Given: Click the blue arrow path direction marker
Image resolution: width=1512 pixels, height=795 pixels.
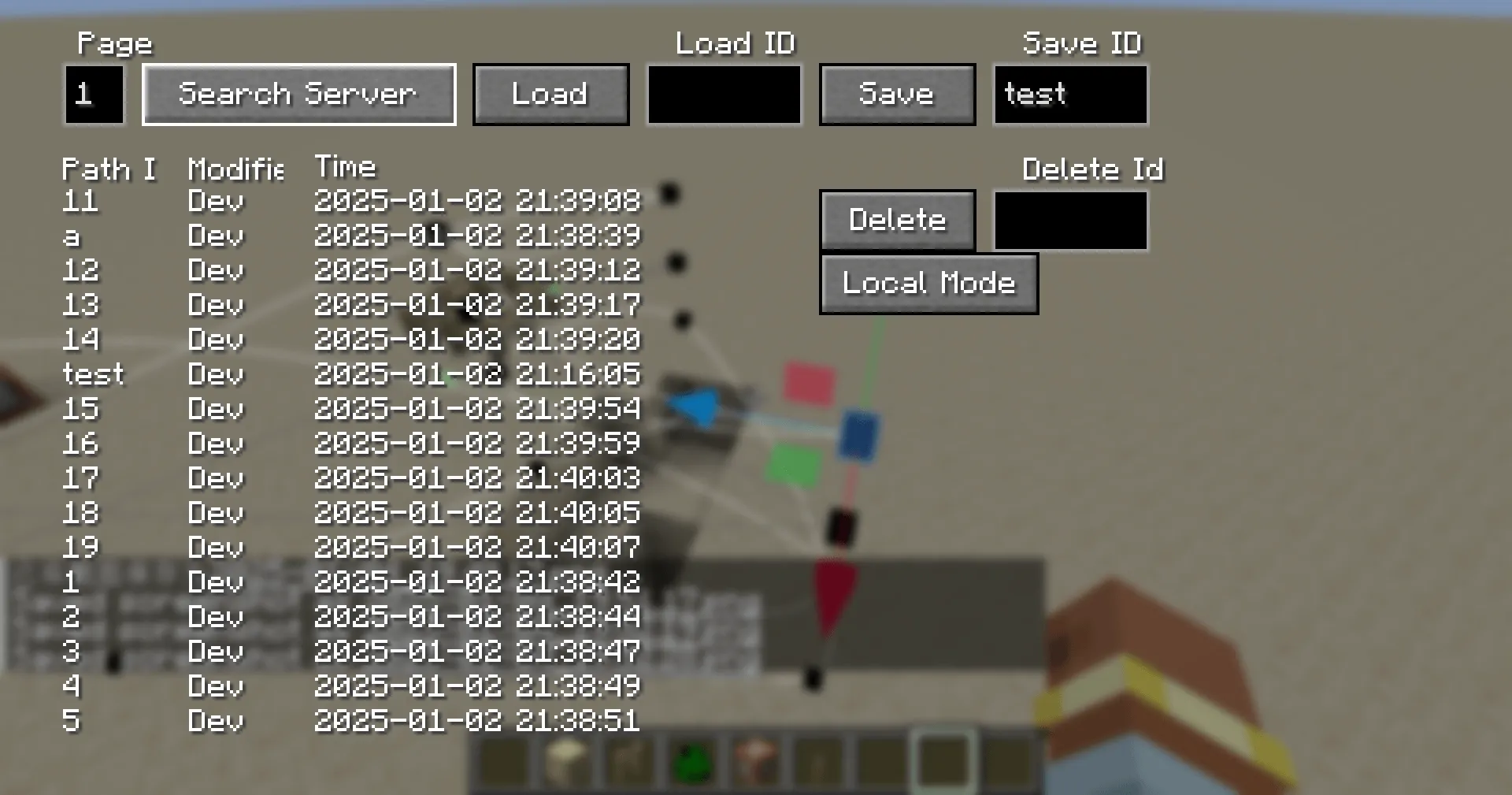Looking at the screenshot, I should pos(693,406).
